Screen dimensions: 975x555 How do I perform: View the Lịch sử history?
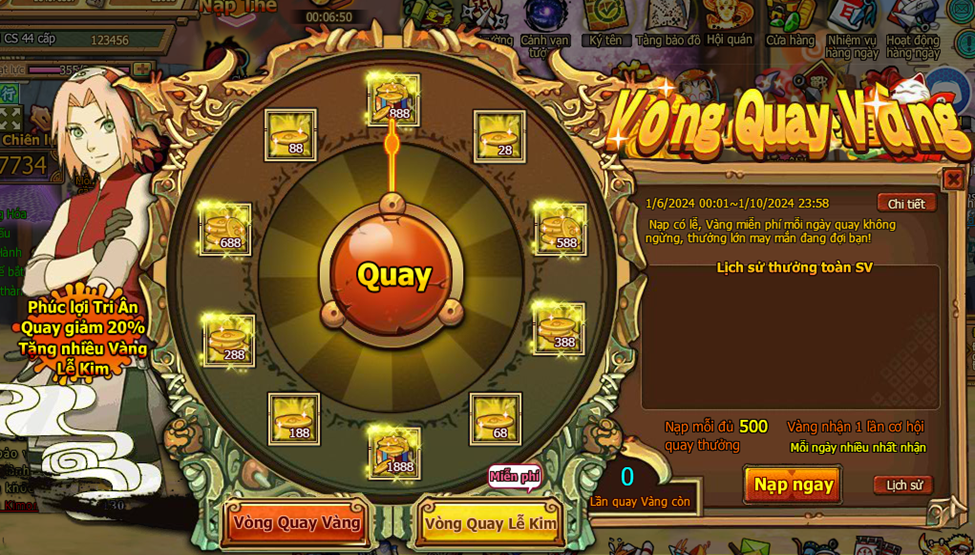pos(903,485)
